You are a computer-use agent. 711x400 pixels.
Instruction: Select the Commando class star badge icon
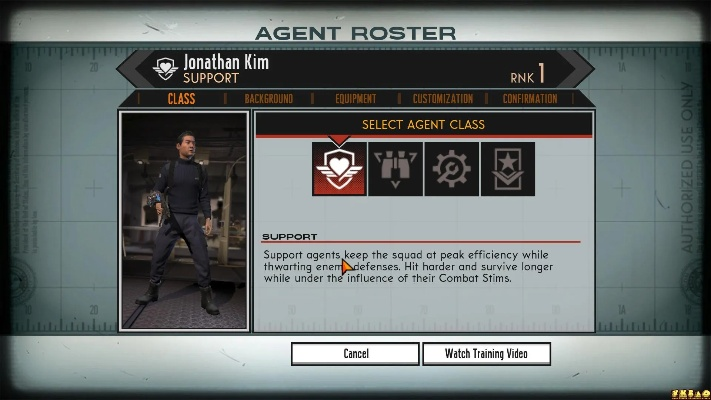click(507, 169)
